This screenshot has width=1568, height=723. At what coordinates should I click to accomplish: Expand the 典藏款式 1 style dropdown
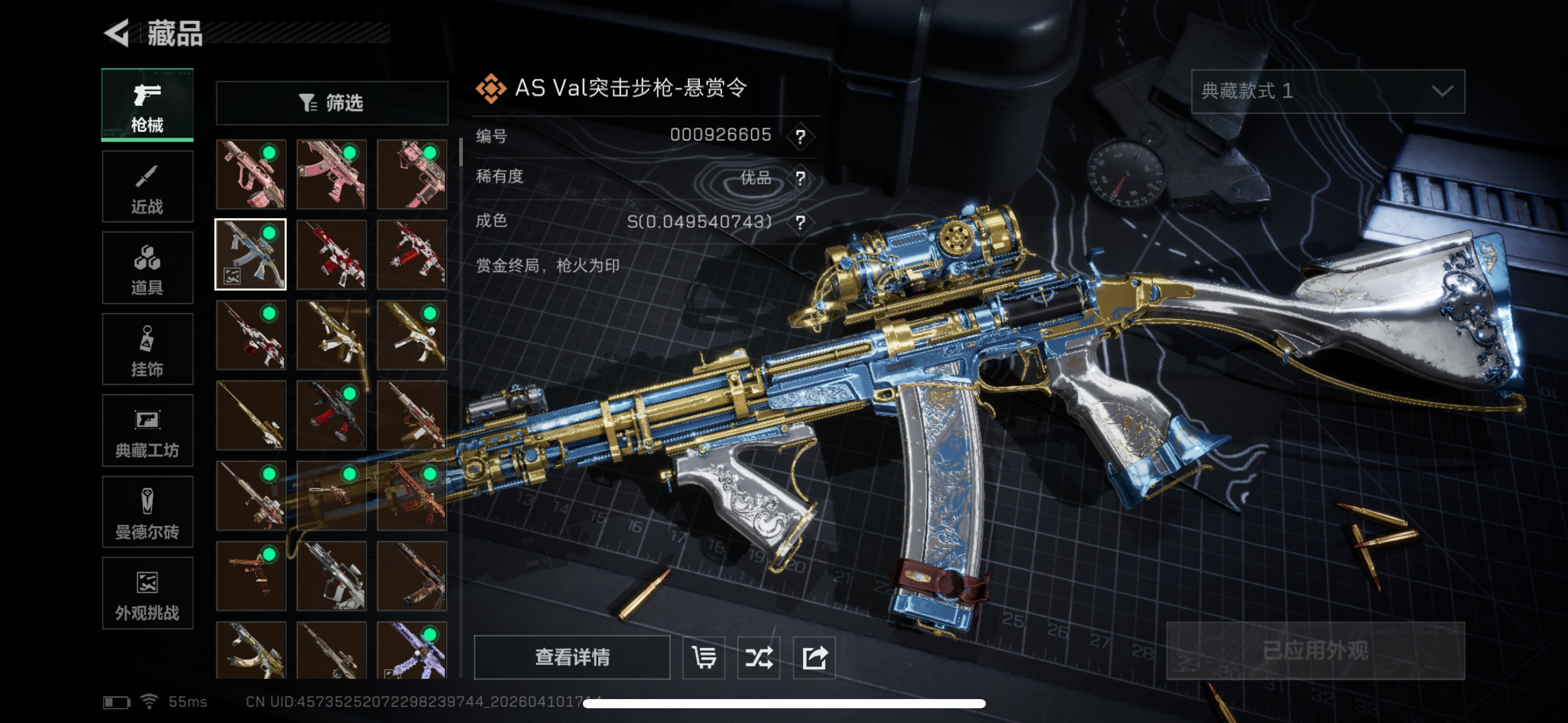pyautogui.click(x=1328, y=91)
